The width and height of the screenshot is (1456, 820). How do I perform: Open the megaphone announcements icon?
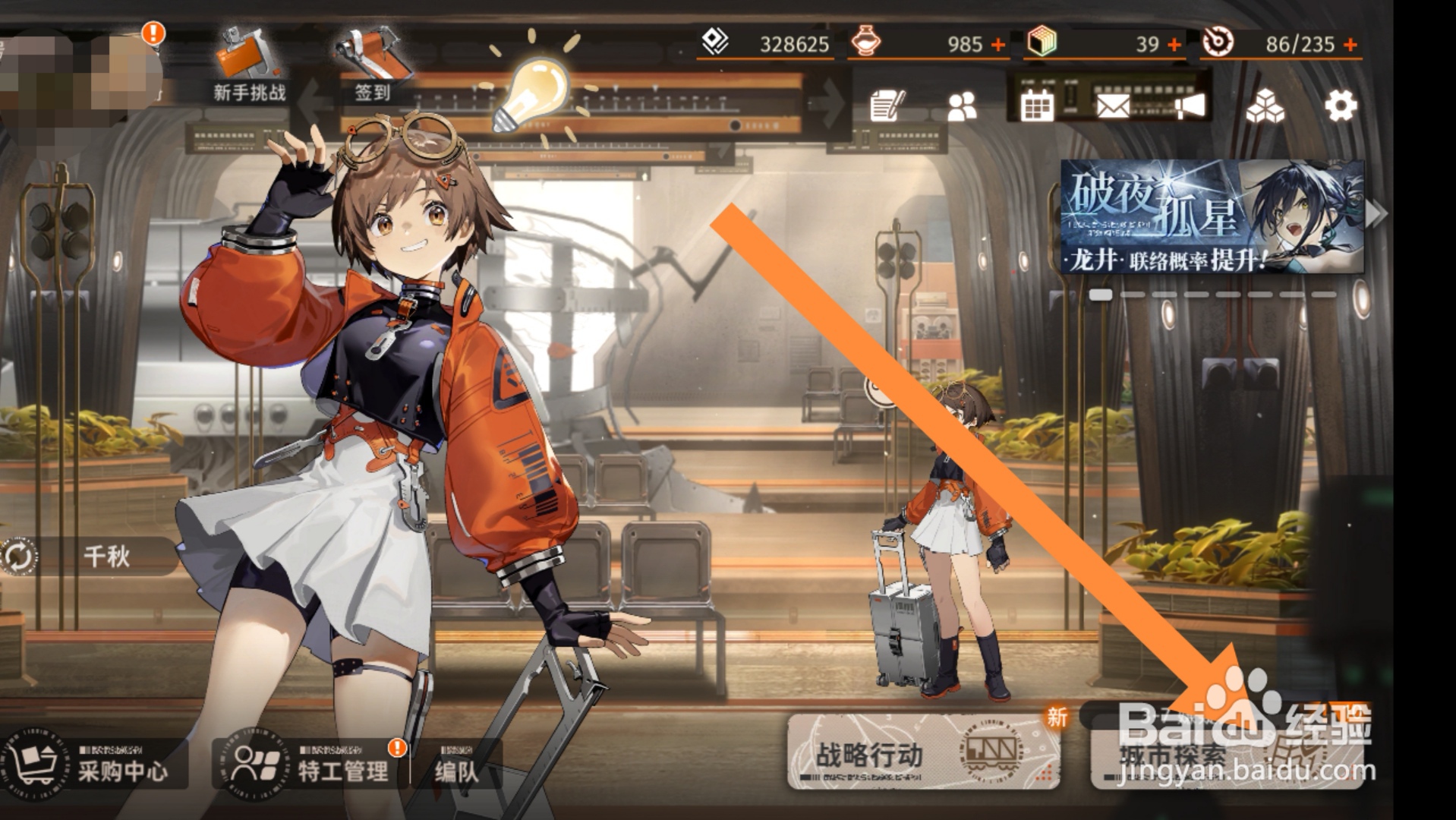[1190, 106]
